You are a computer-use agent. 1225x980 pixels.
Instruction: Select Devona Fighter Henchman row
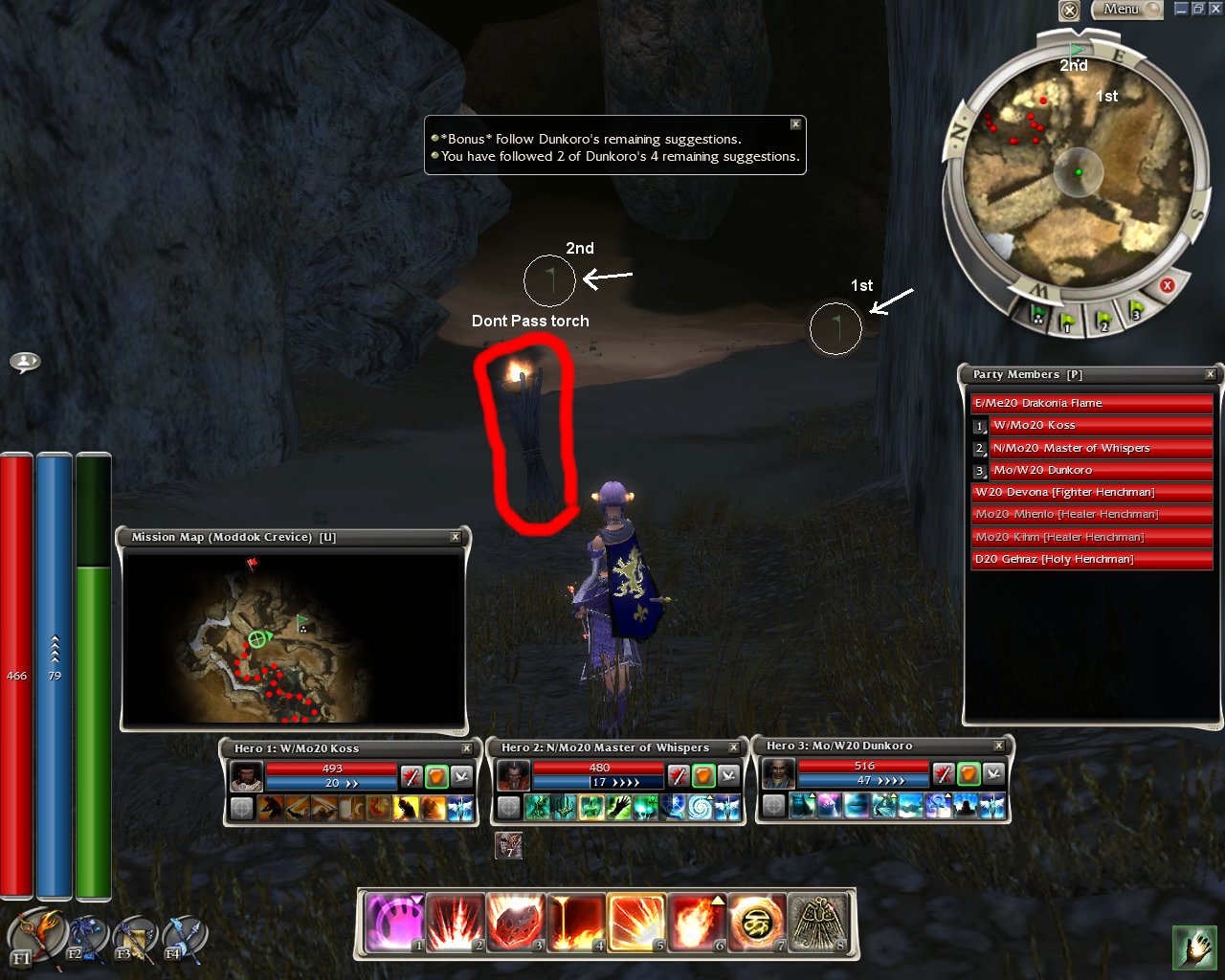1091,492
